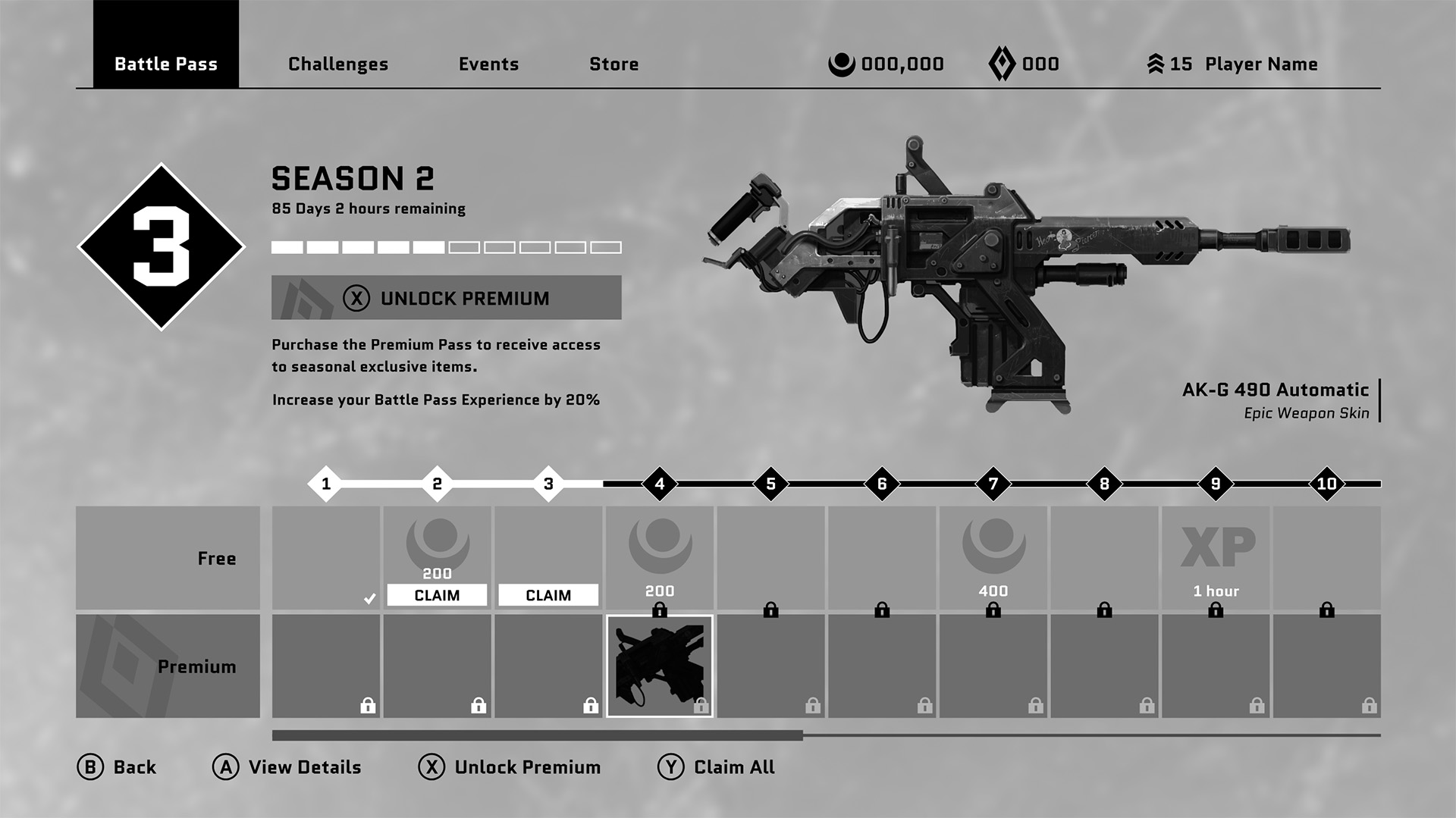Choose Claim All in the footer
This screenshot has height=818, width=1456.
(717, 767)
